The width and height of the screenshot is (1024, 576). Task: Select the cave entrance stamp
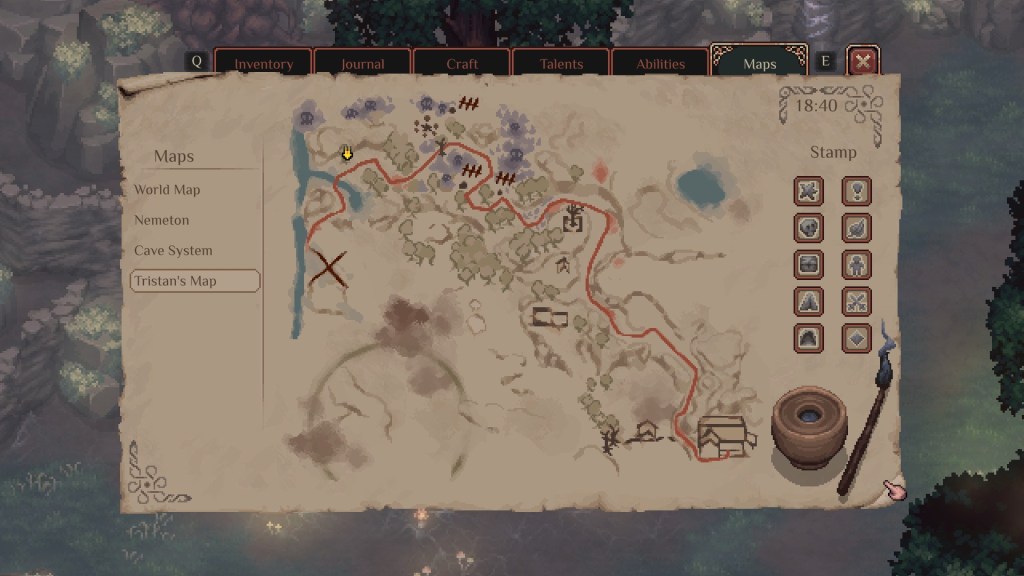[x=809, y=338]
